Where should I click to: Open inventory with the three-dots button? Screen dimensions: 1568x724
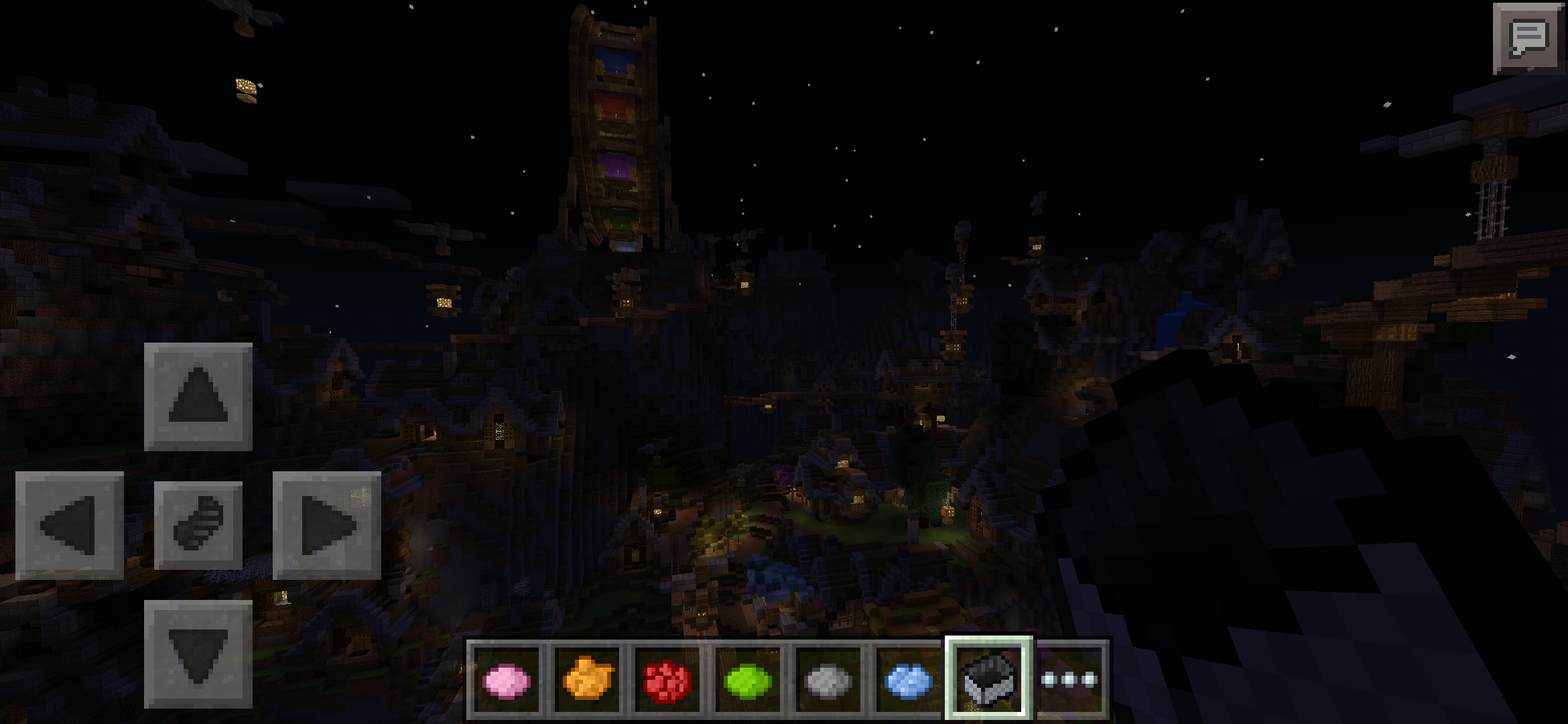(x=1069, y=680)
